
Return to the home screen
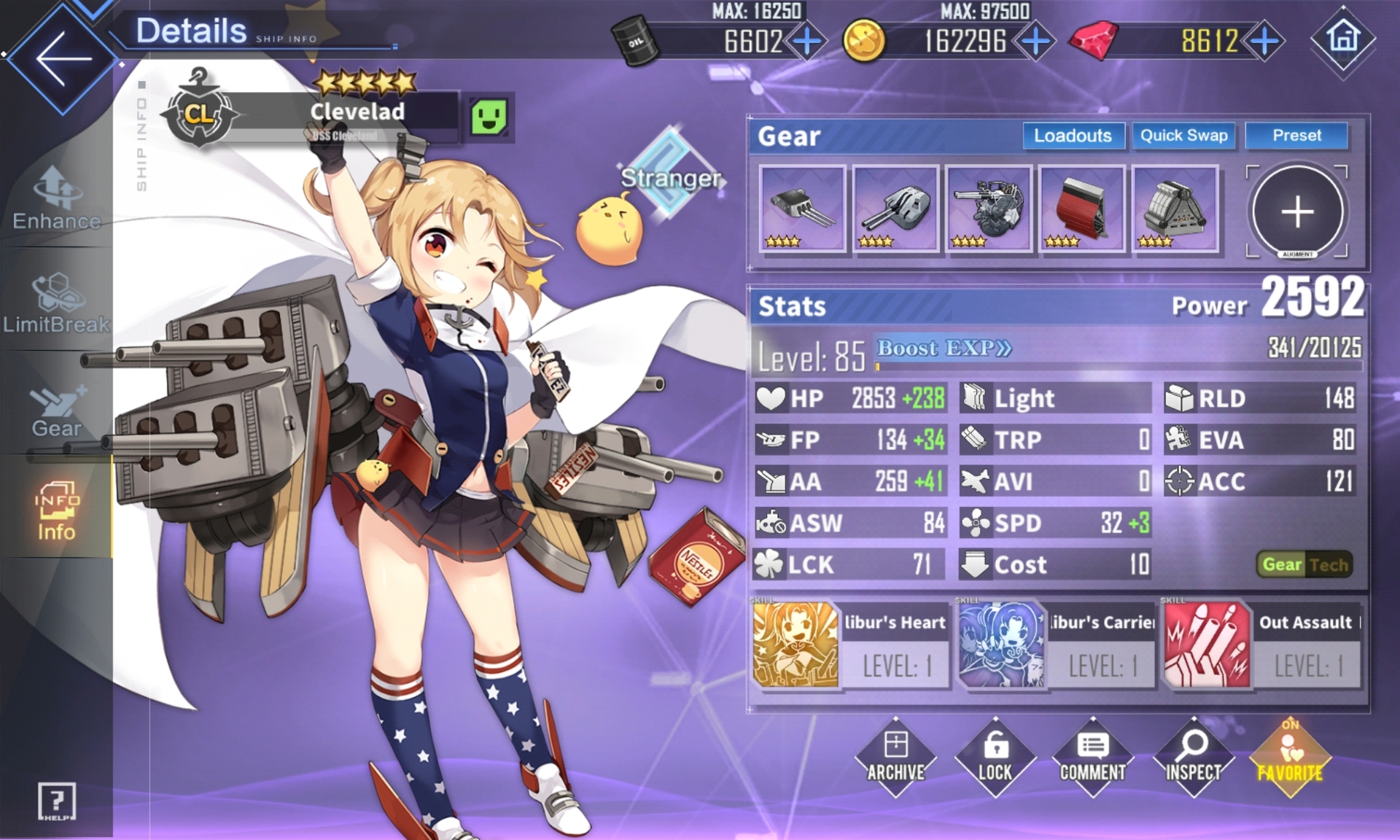pyautogui.click(x=1343, y=39)
